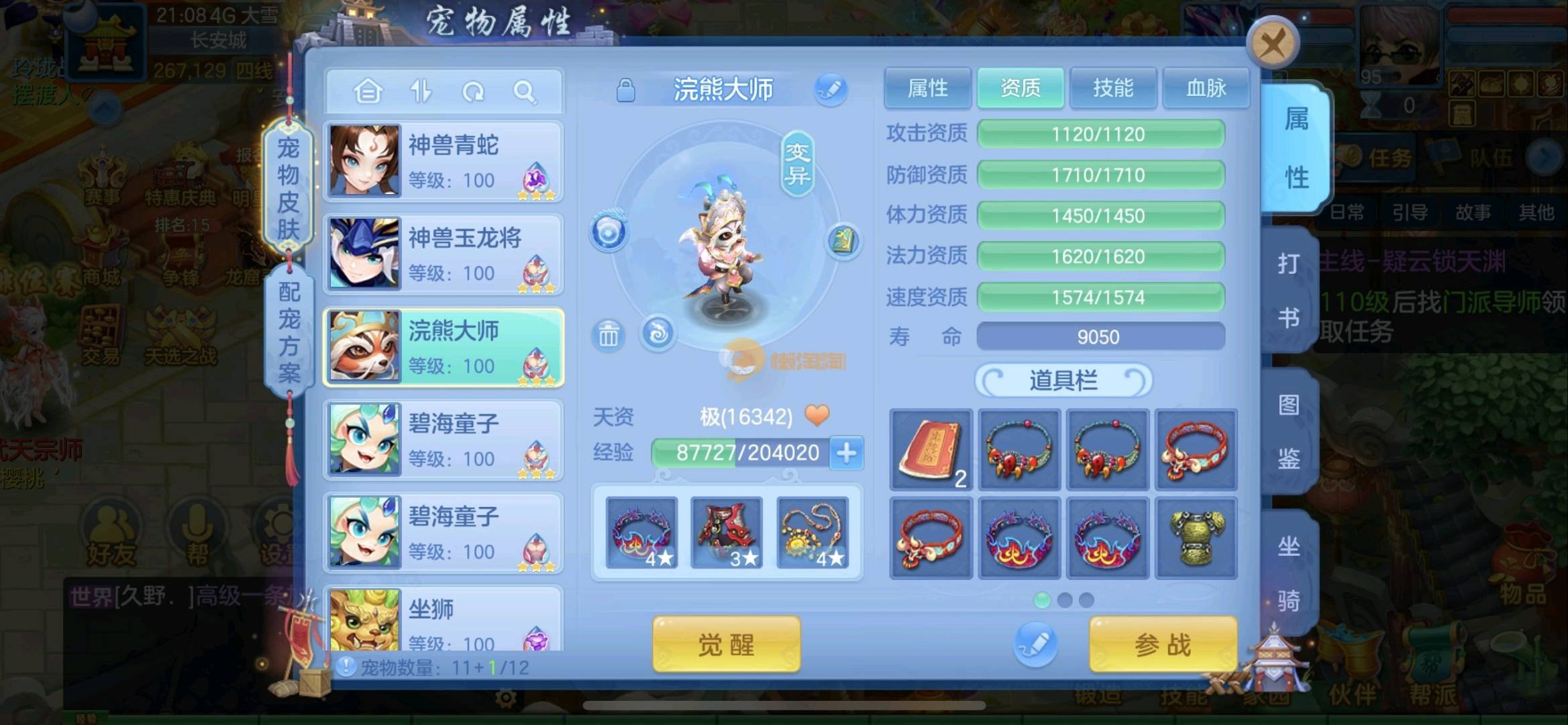Show the 血脉 bloodline tab
1568x725 pixels.
1206,88
